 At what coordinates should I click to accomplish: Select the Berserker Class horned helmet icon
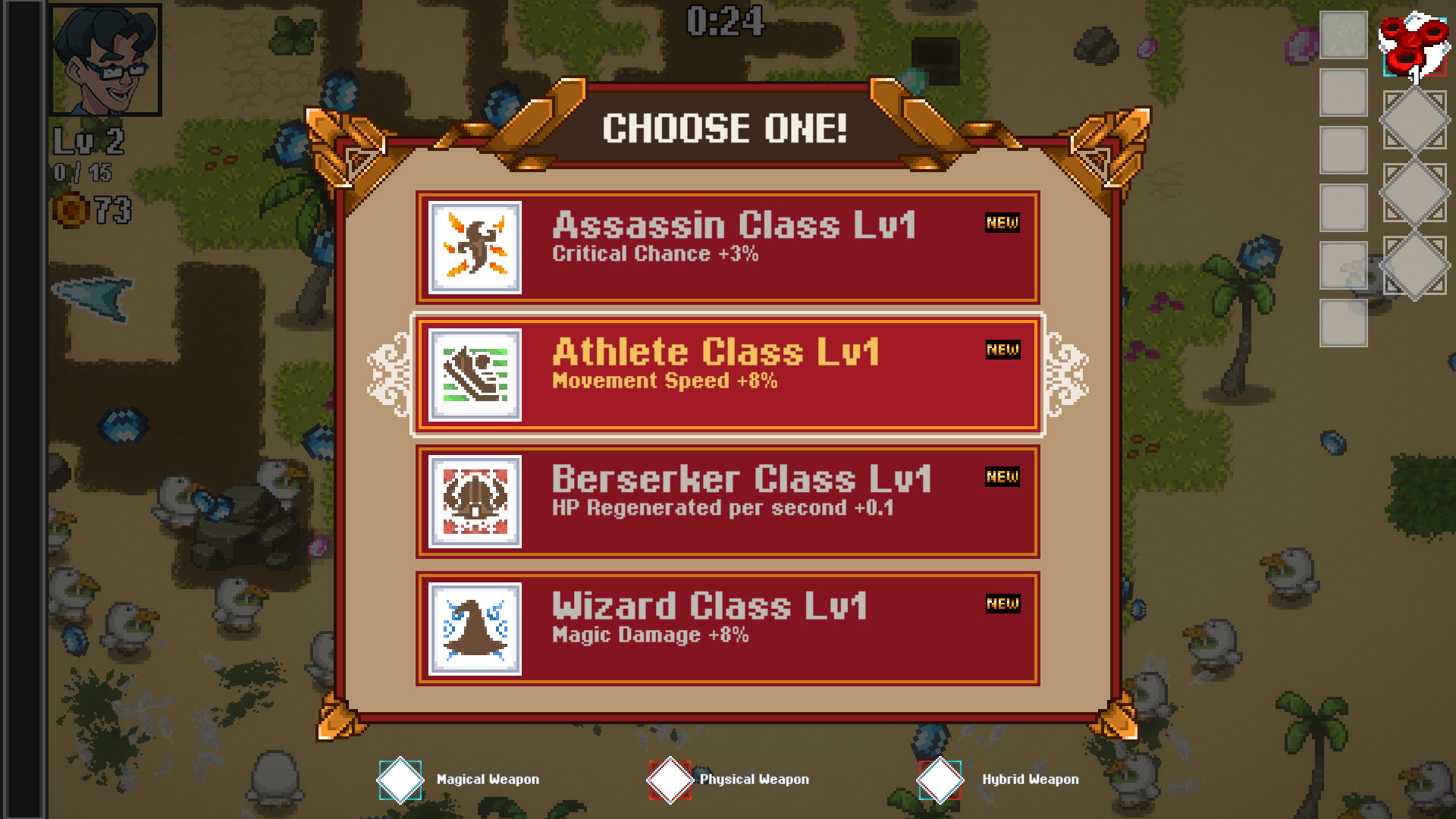pos(474,501)
